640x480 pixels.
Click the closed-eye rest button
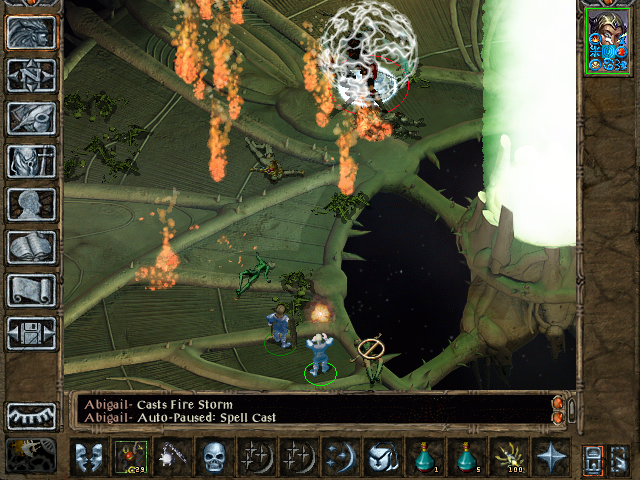pos(31,415)
